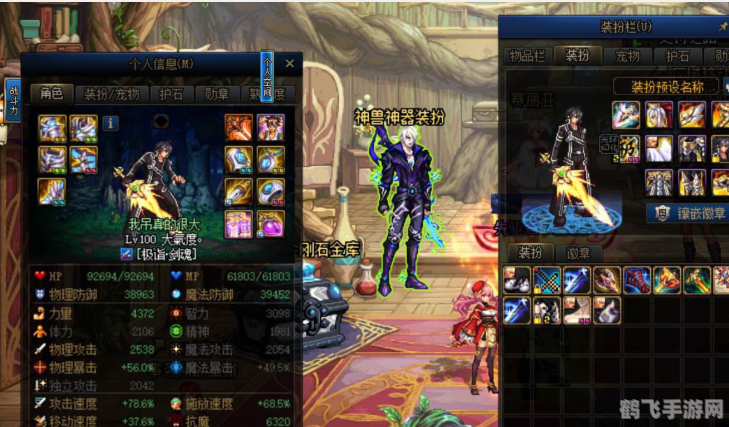Select the red gauntlet avatar item
Screen dimensions: 729x427
636,280
